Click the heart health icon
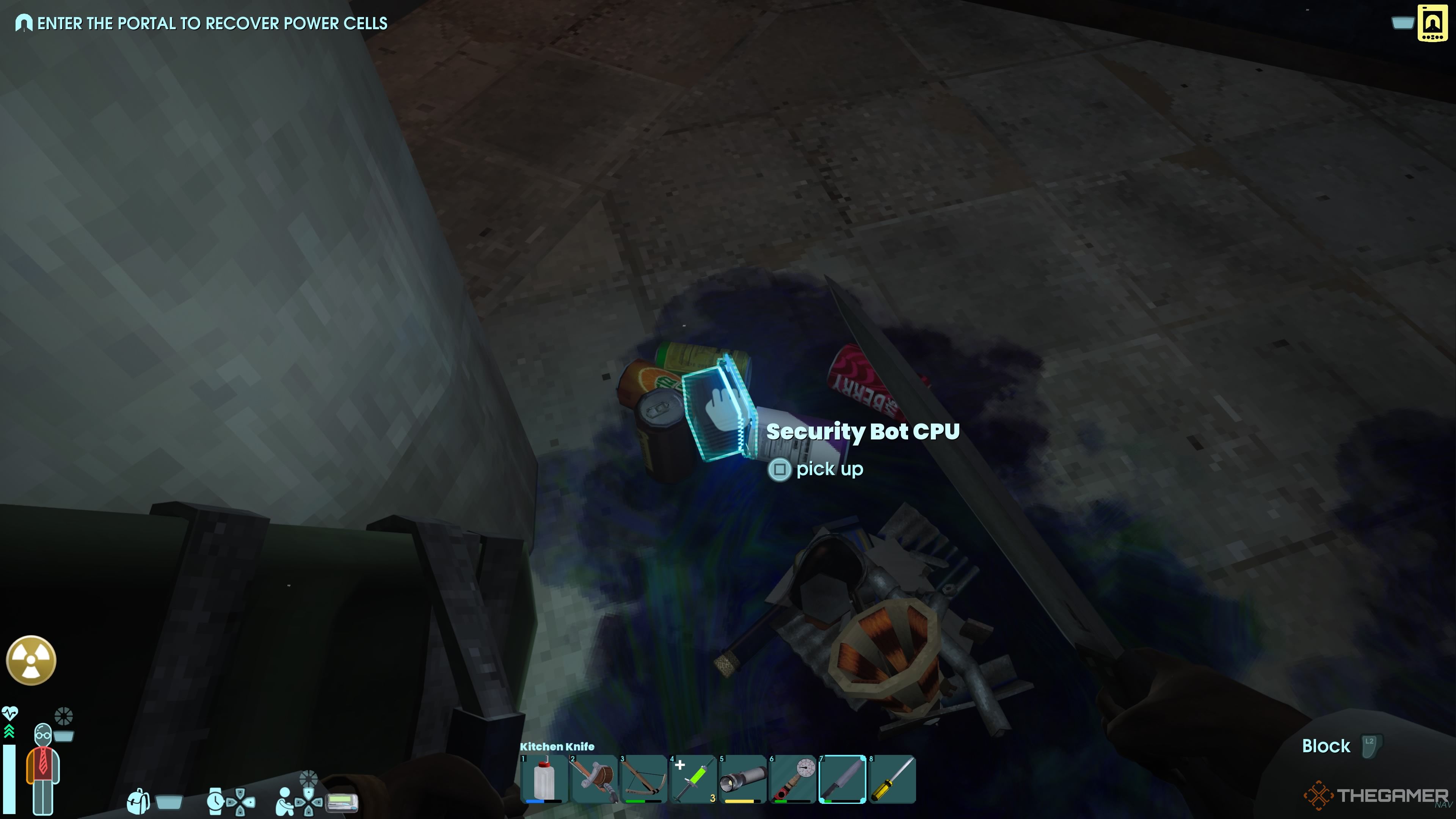The width and height of the screenshot is (1456, 819). tap(9, 712)
